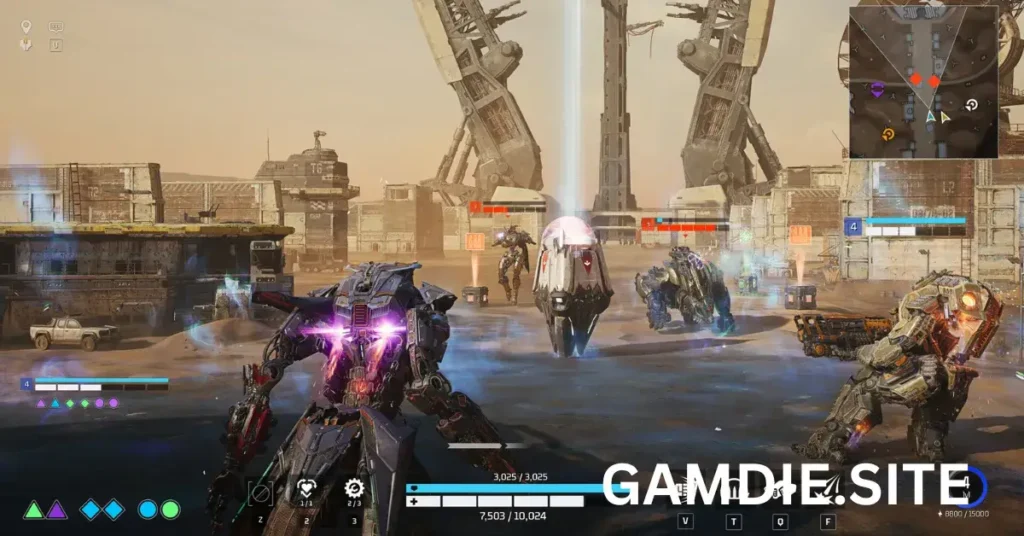Activate the gear item slot
This screenshot has width=1024, height=536.
pyautogui.click(x=353, y=489)
